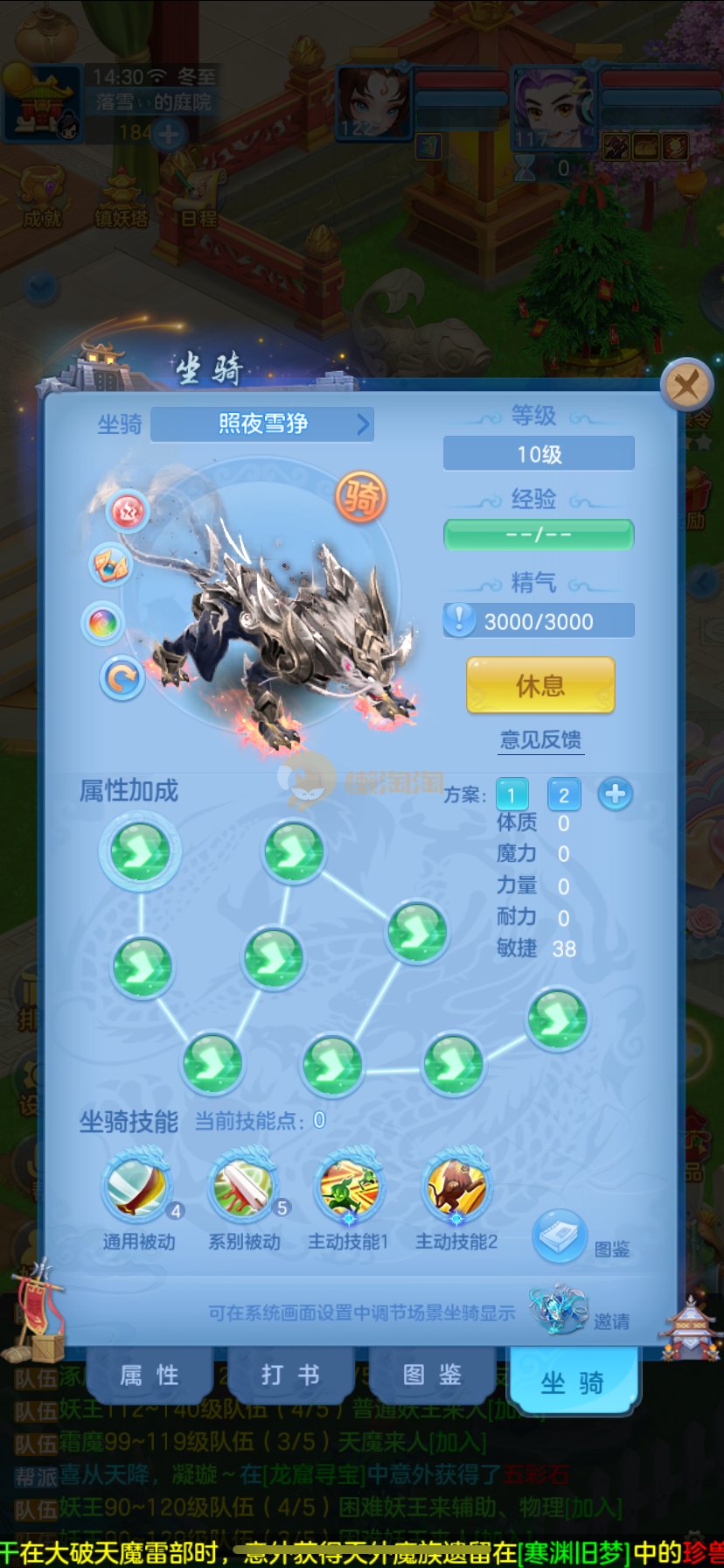Switch to the bottom 图鉴 tab
Screen dimensions: 724x1568
[x=432, y=1375]
